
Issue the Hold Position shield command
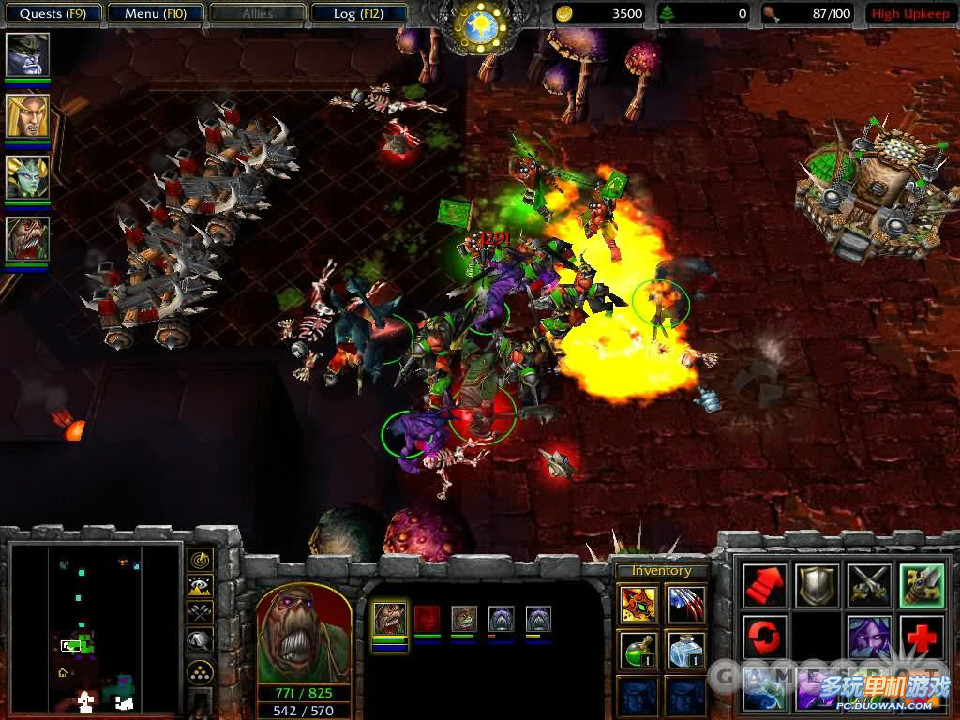point(816,585)
